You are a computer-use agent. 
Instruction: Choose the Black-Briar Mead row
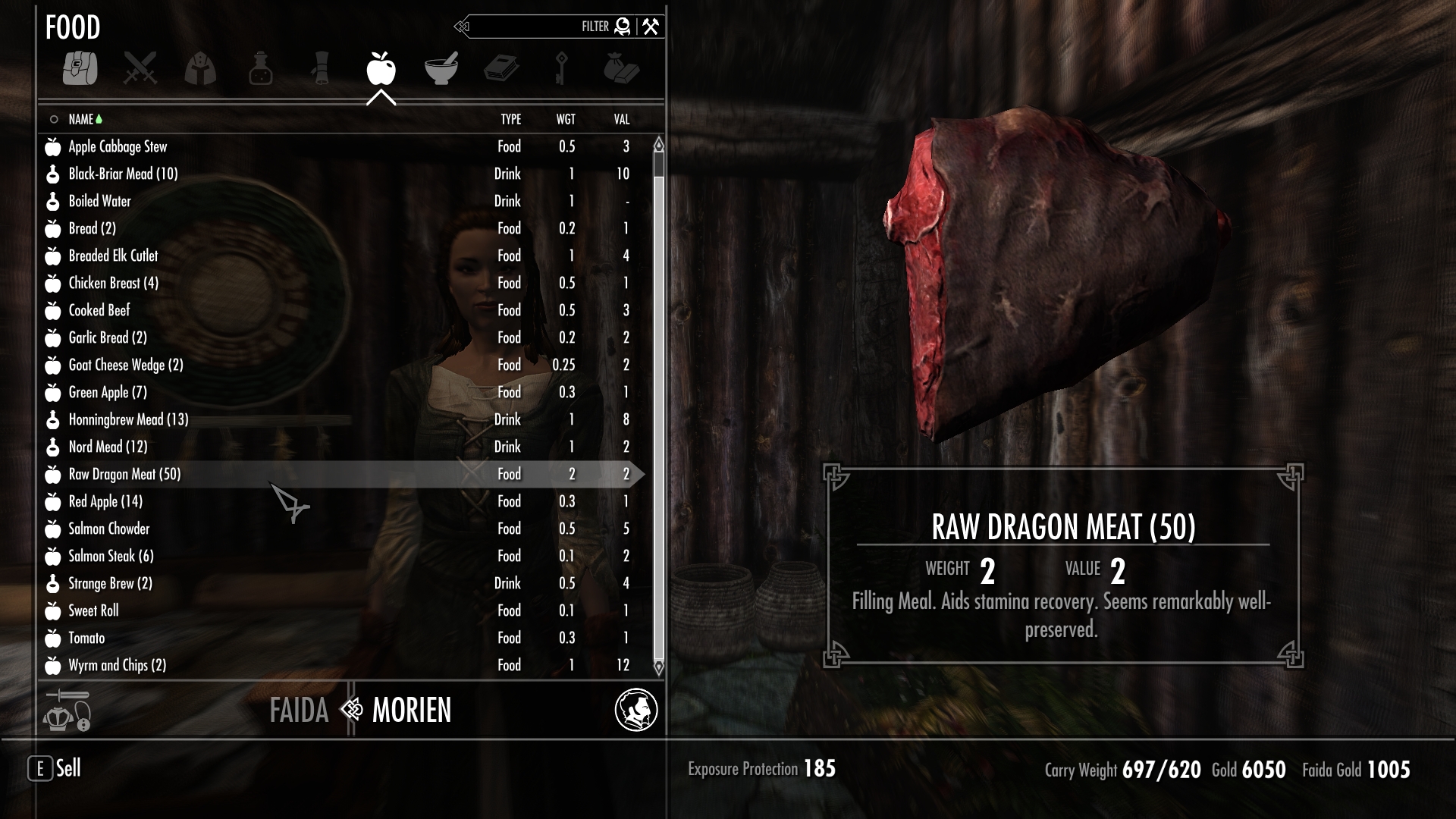click(123, 174)
